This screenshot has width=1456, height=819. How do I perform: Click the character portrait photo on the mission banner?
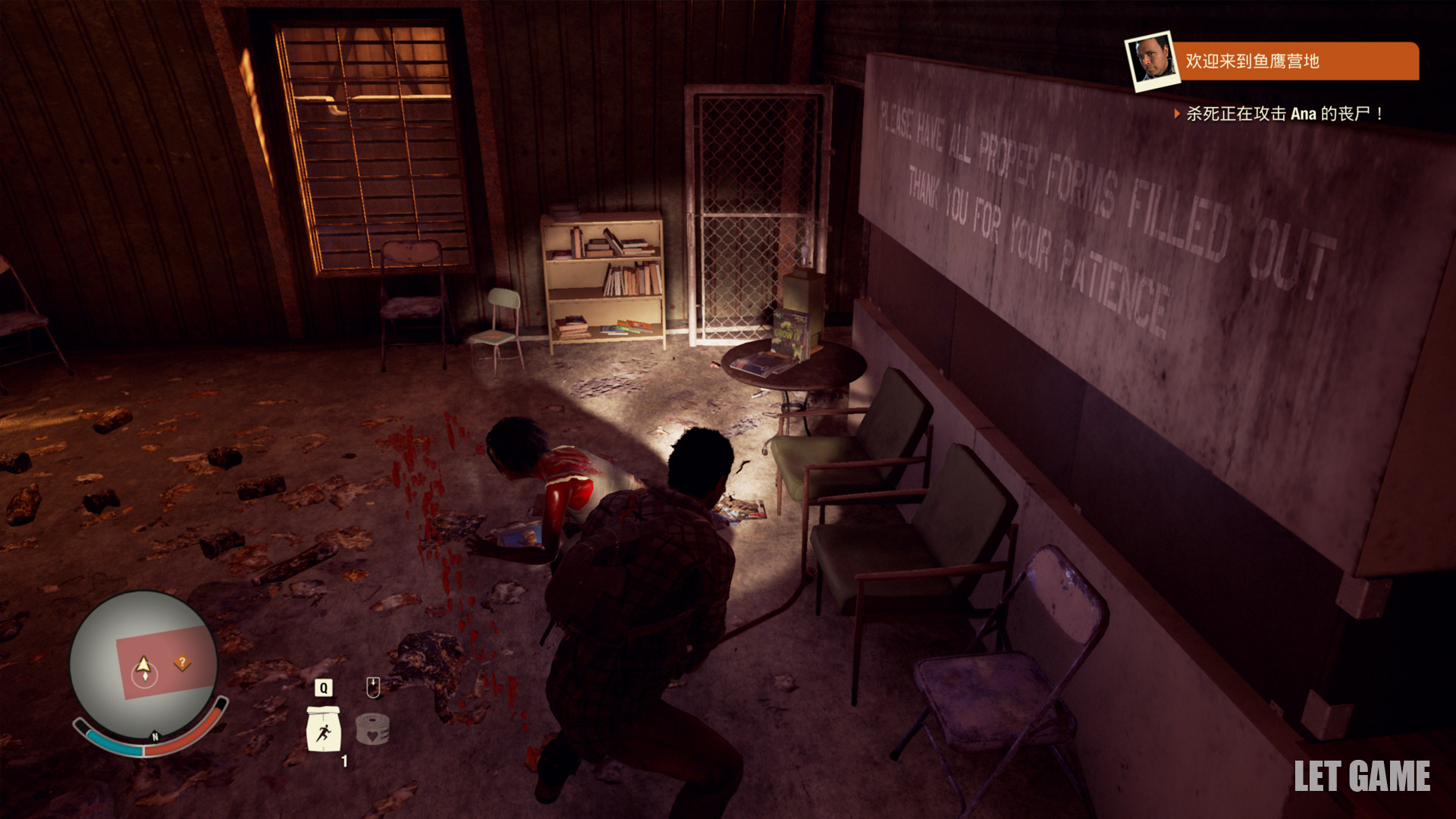pos(1150,61)
